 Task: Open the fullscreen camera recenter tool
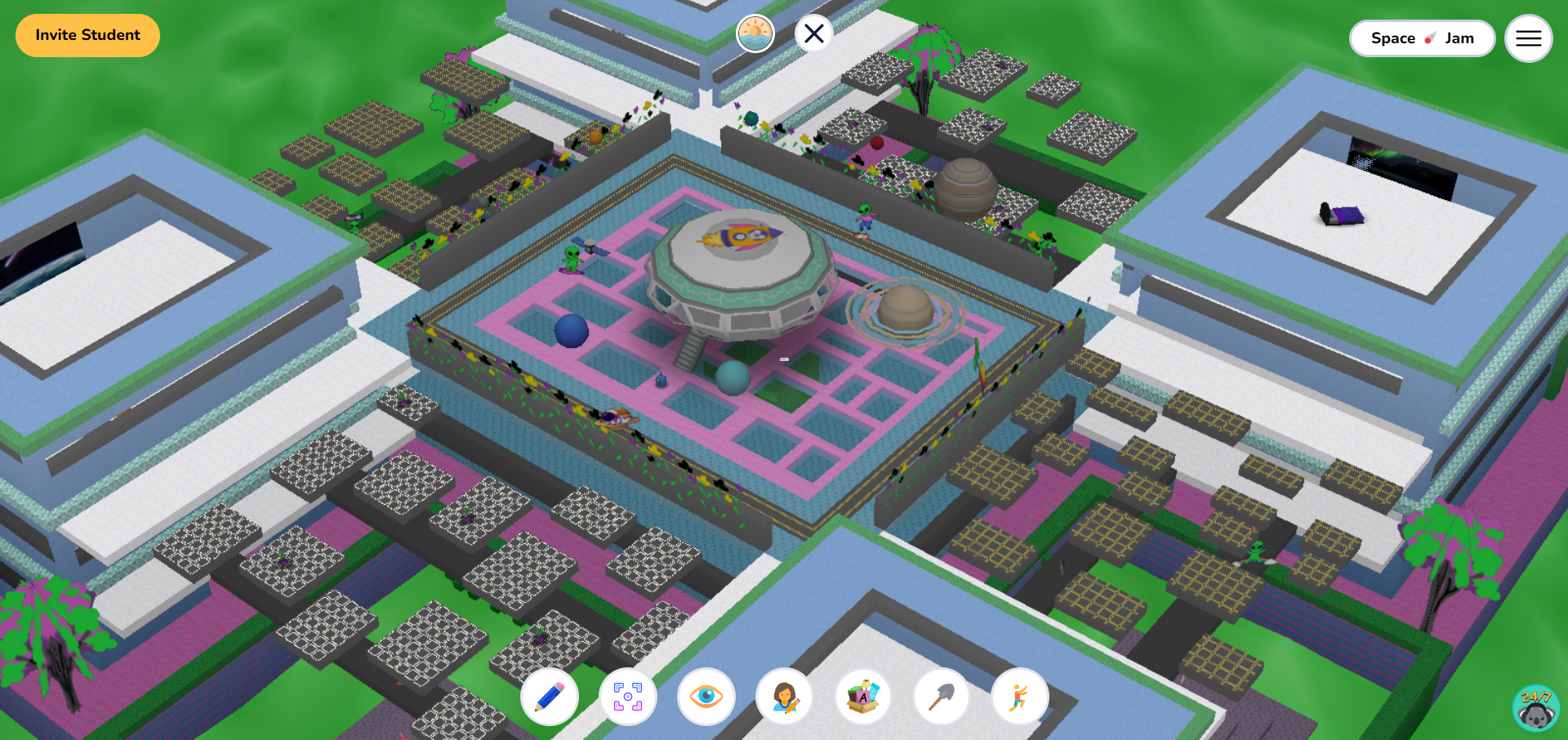629,697
